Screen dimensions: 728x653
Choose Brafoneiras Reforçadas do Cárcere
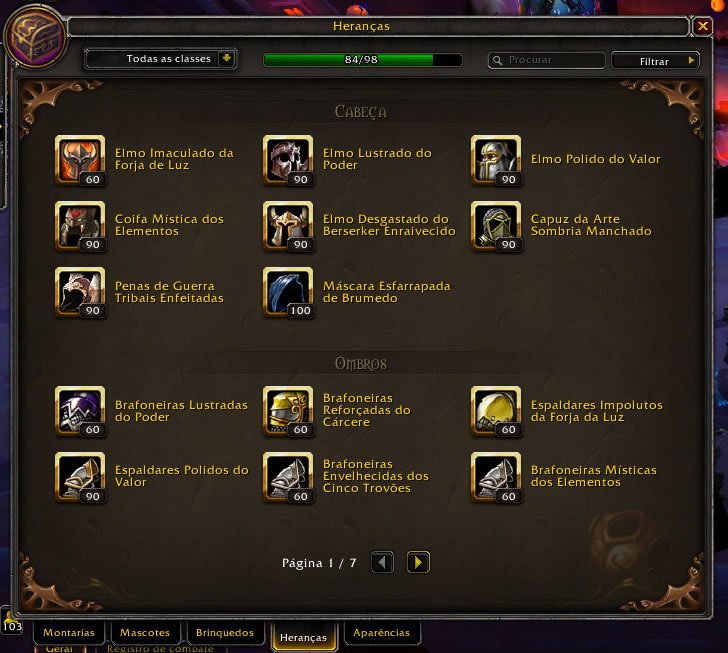[x=288, y=411]
